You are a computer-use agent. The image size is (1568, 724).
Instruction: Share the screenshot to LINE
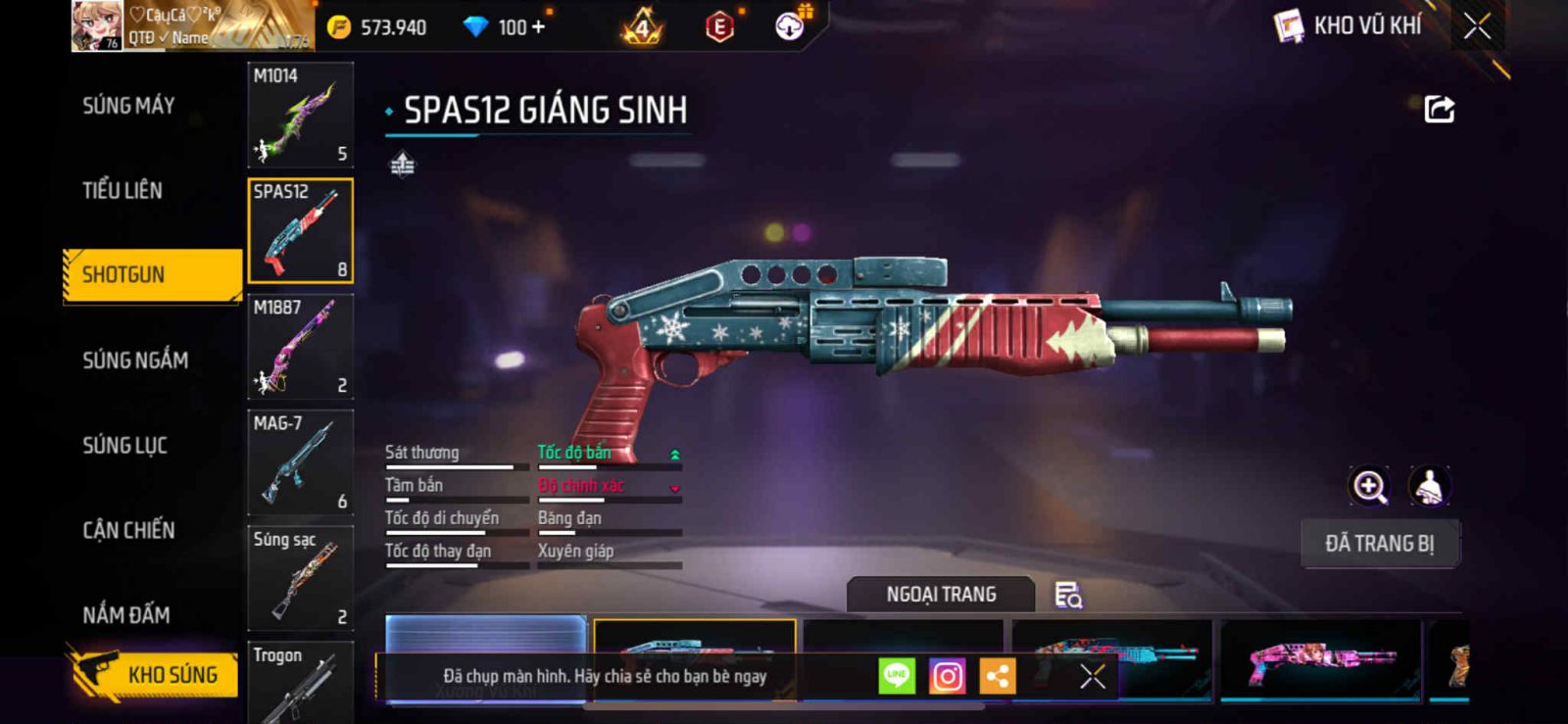896,676
